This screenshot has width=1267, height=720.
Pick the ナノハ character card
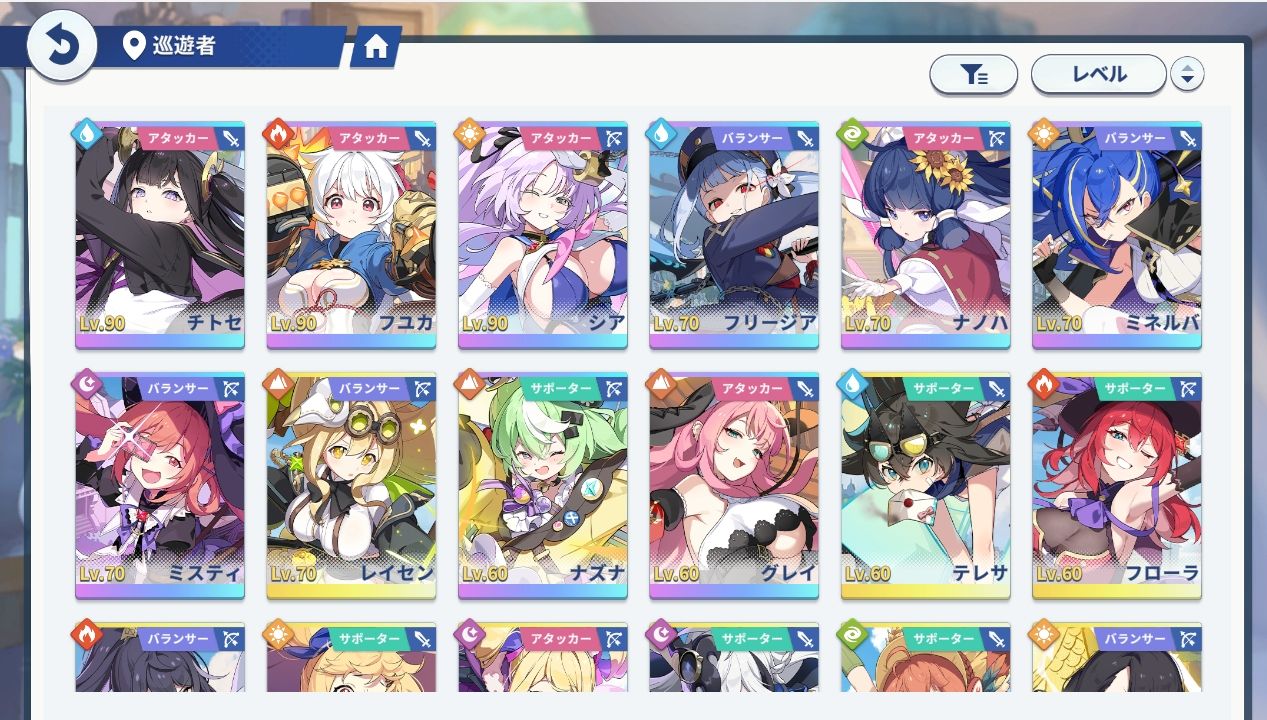tap(925, 235)
